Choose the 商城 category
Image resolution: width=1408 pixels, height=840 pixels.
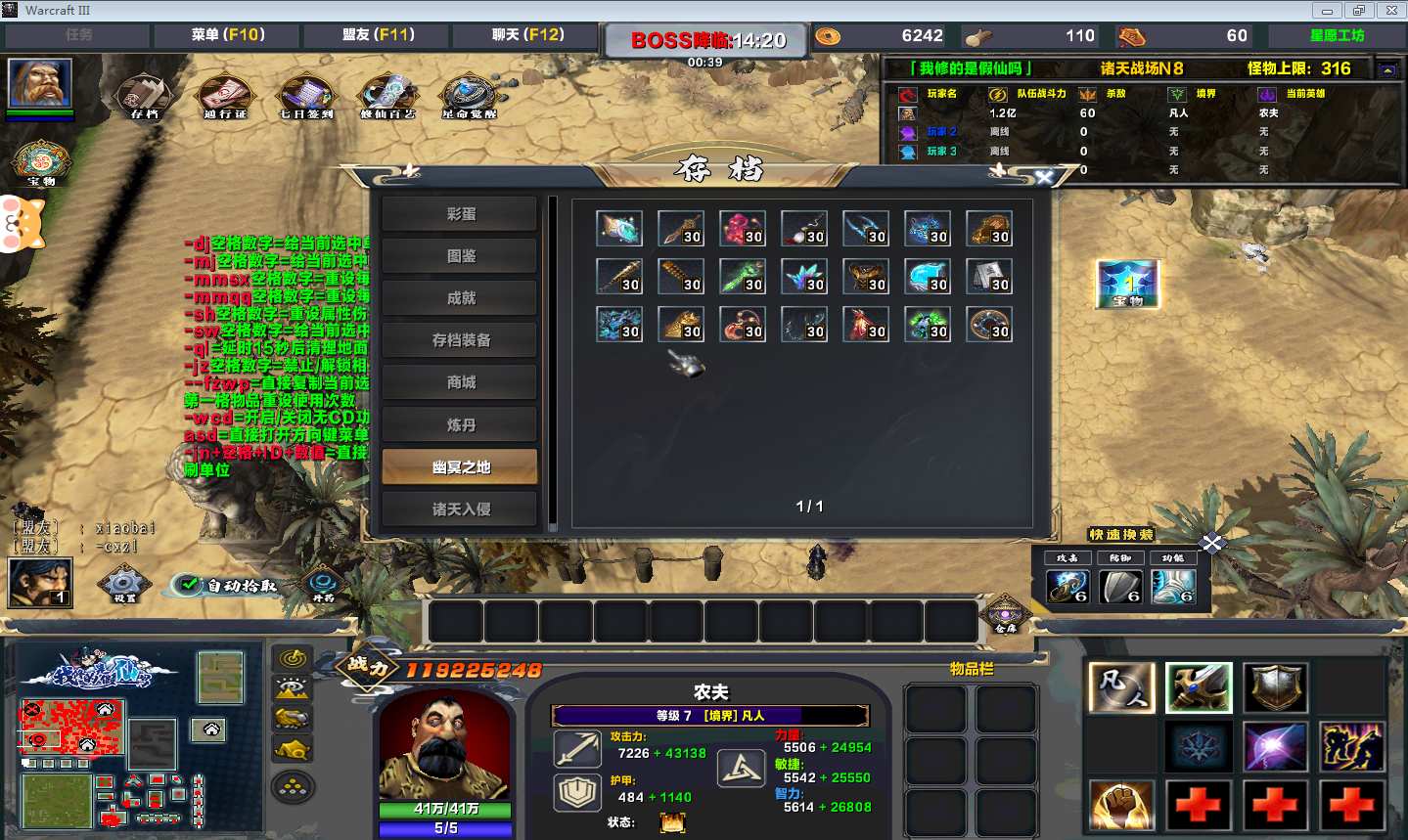460,382
